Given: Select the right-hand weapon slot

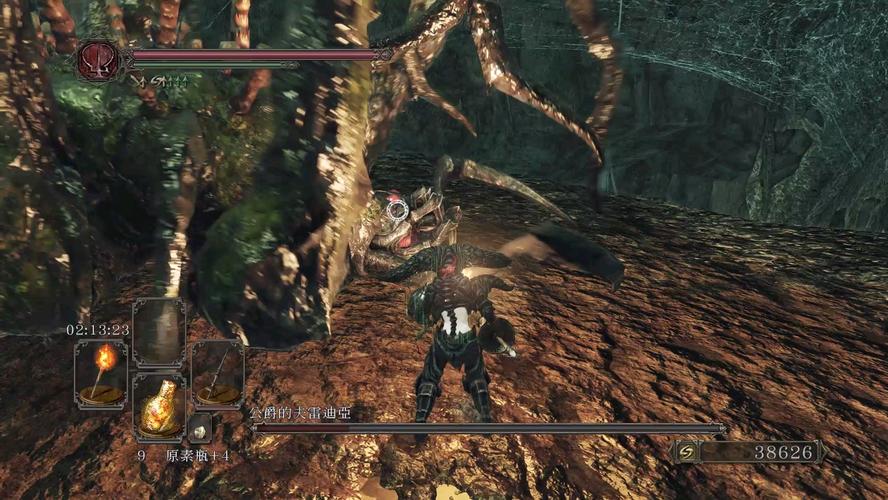Looking at the screenshot, I should tap(217, 372).
